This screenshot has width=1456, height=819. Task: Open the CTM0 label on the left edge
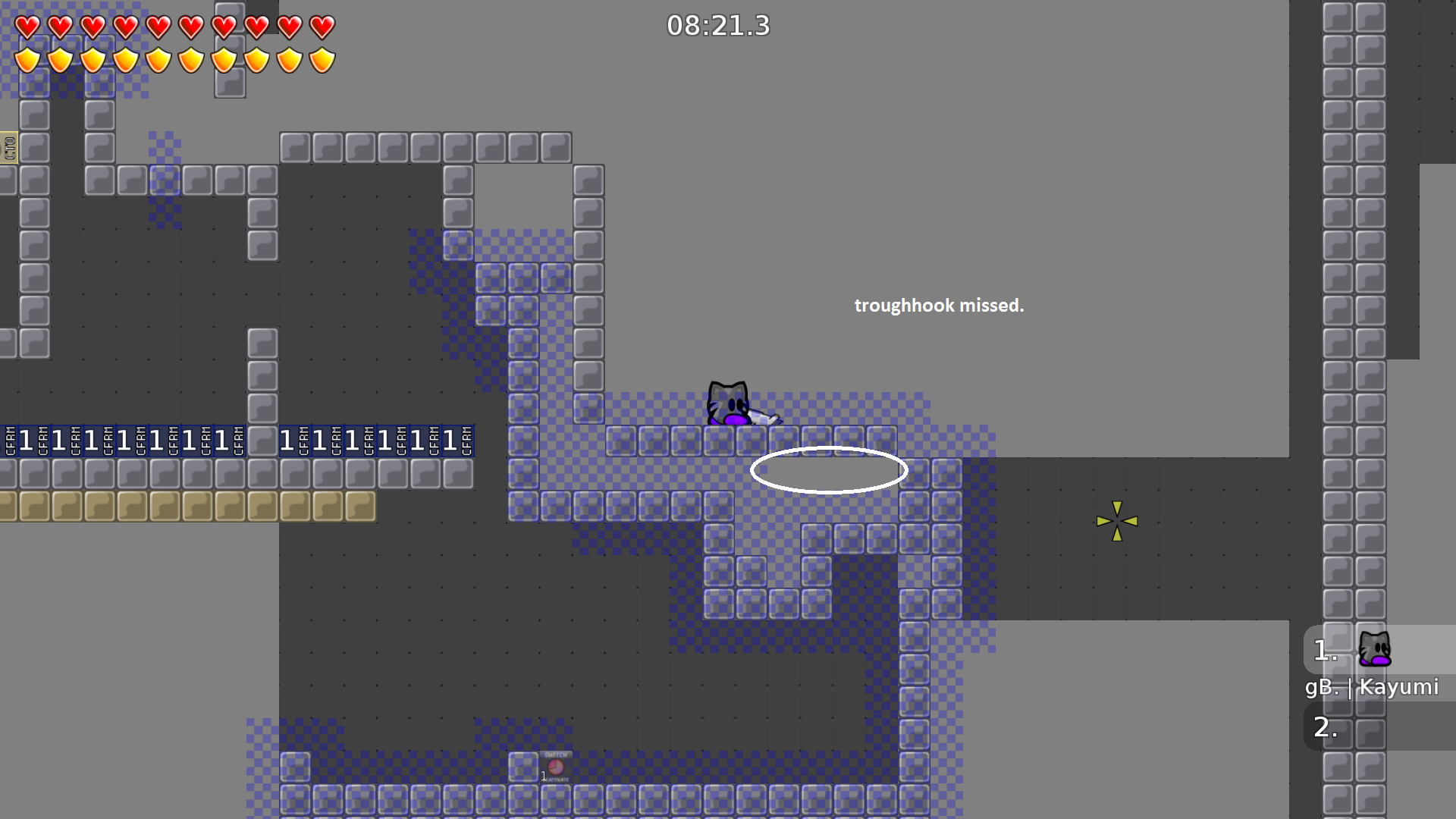click(8, 146)
